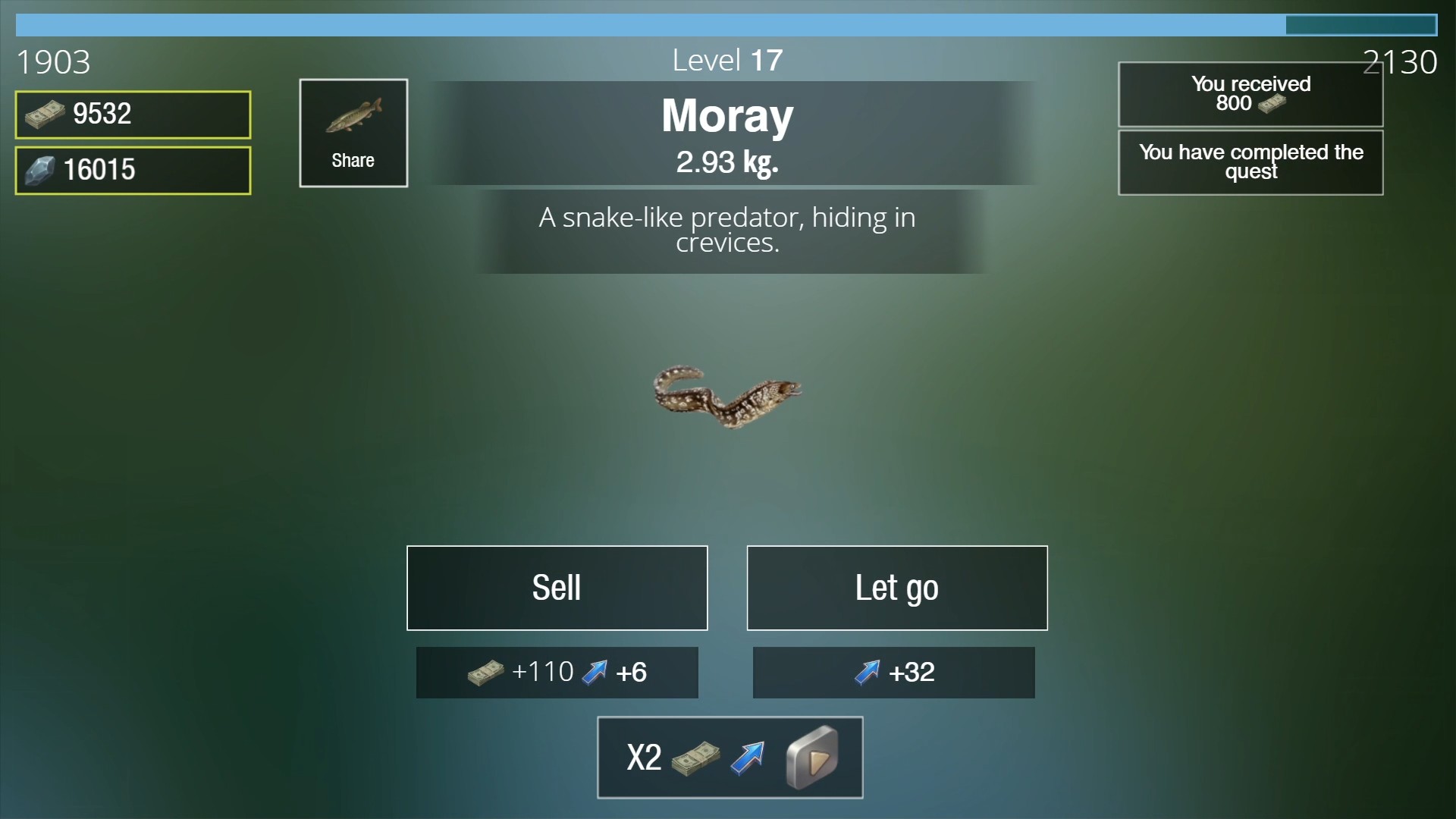The width and height of the screenshot is (1456, 819).
Task: Click the Moray fish image
Action: (728, 398)
